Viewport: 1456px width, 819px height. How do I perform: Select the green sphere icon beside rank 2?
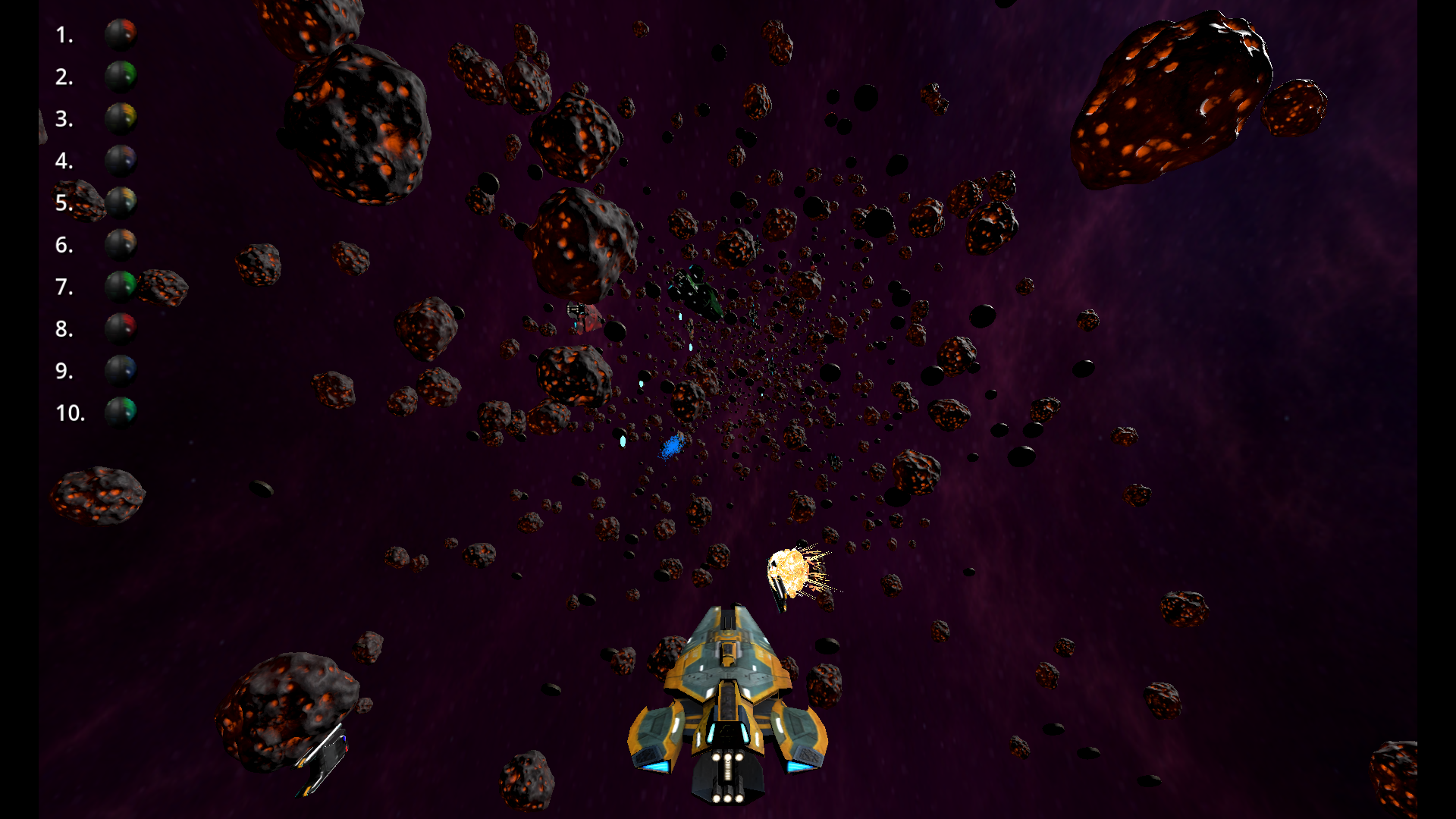point(121,77)
